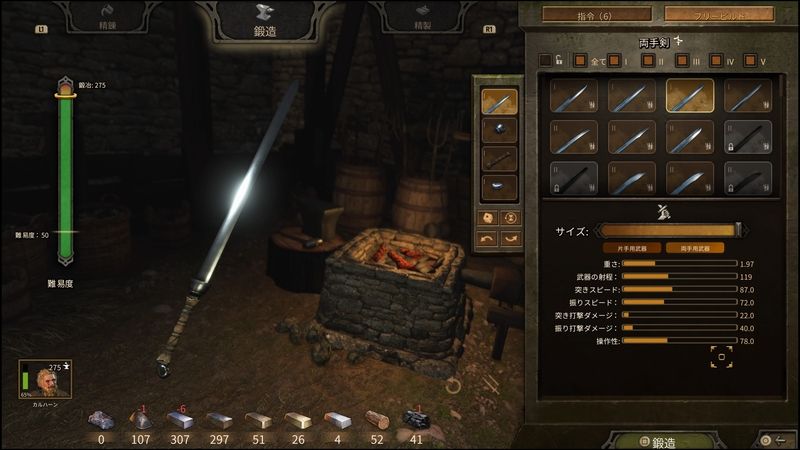The width and height of the screenshot is (800, 450).
Task: Switch to the フリービルド free build tab
Action: tap(718, 15)
